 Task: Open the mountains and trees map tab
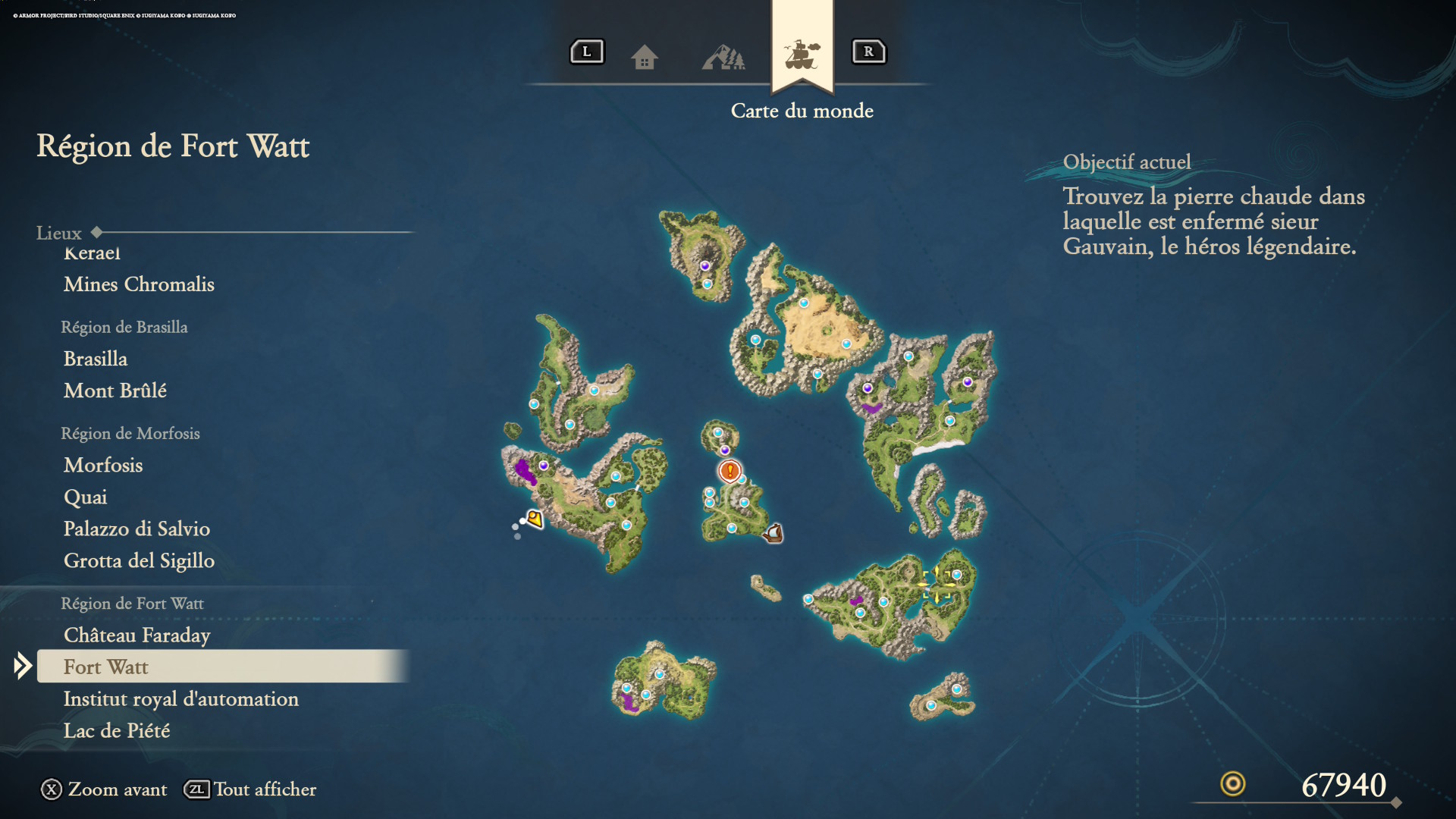click(723, 57)
